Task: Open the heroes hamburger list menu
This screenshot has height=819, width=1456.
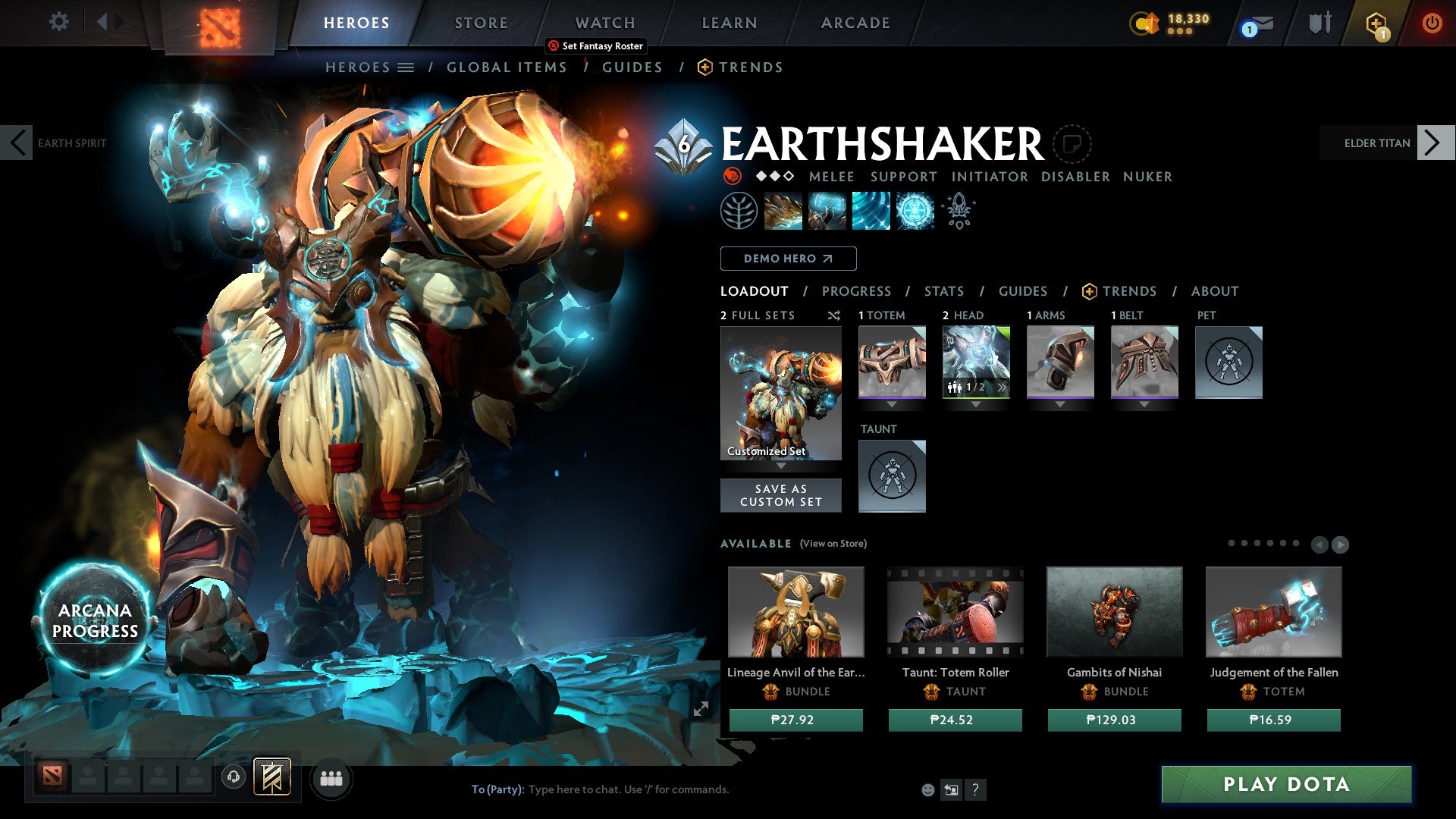Action: coord(406,67)
